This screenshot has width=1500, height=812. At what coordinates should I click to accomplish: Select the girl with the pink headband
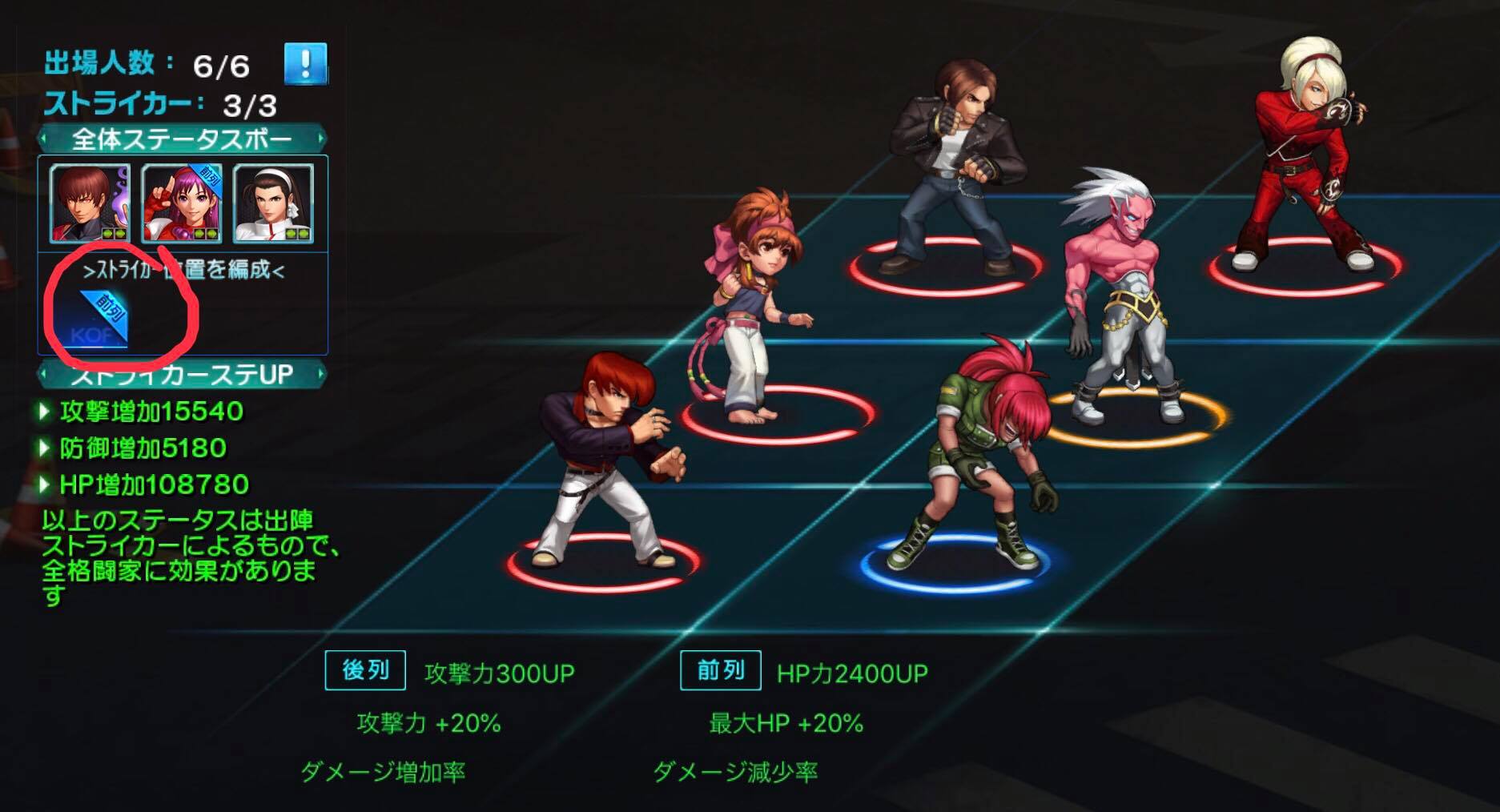click(752, 304)
